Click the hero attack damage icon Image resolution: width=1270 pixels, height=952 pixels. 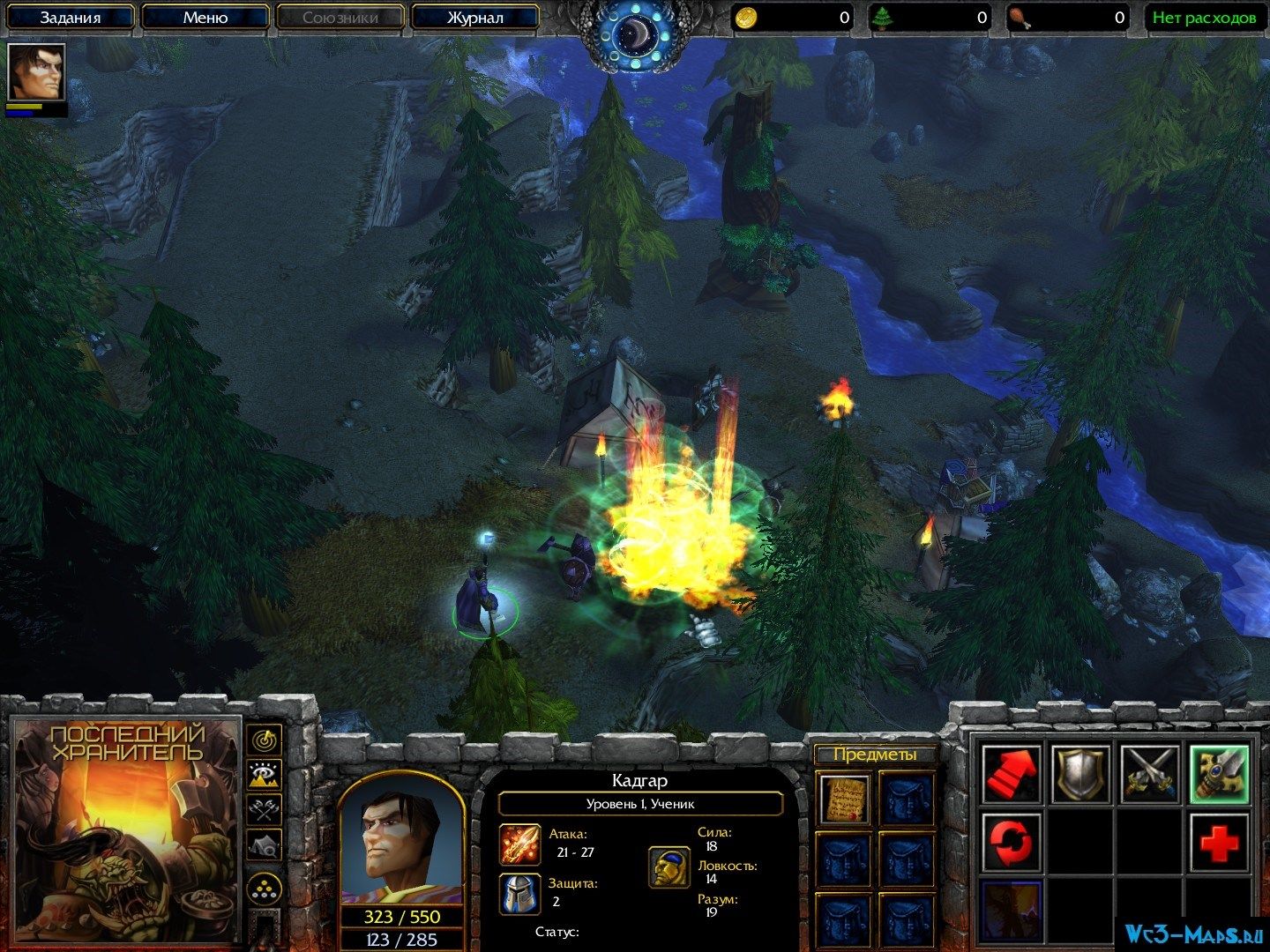[x=519, y=844]
